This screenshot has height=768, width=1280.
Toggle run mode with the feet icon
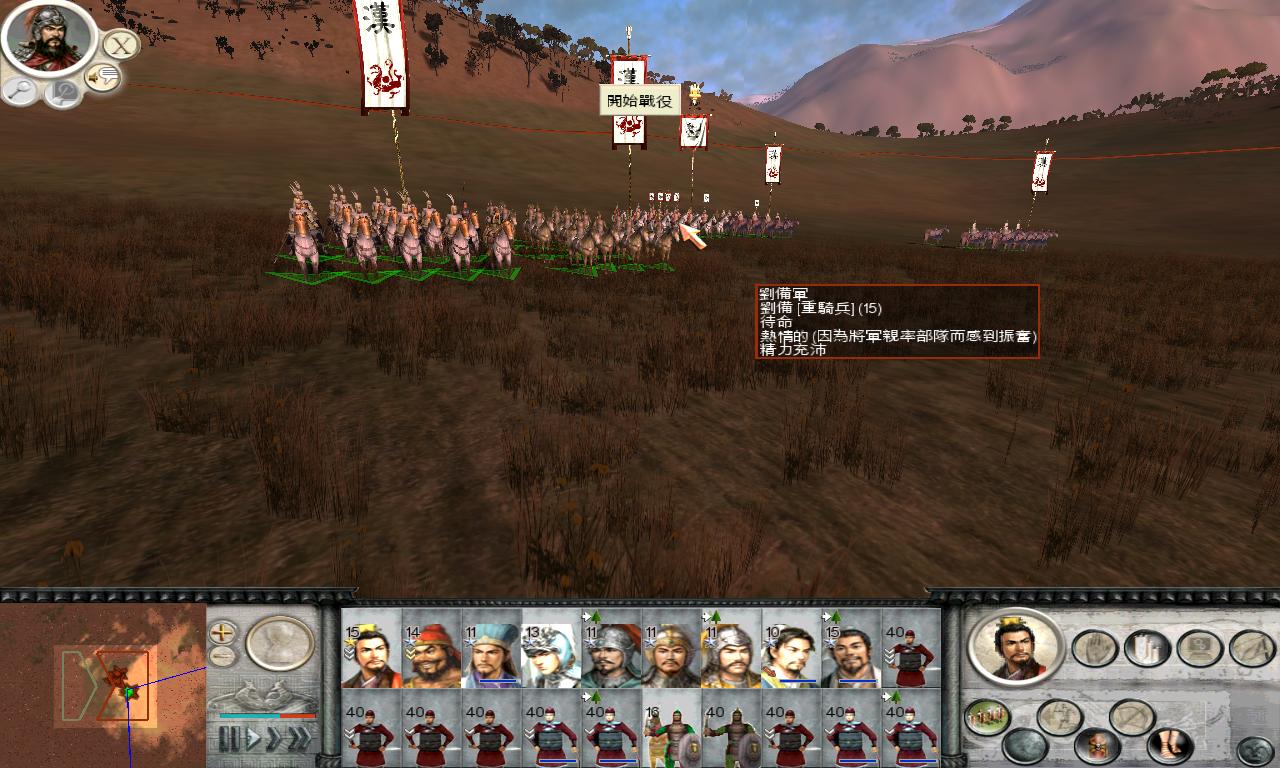[1167, 745]
